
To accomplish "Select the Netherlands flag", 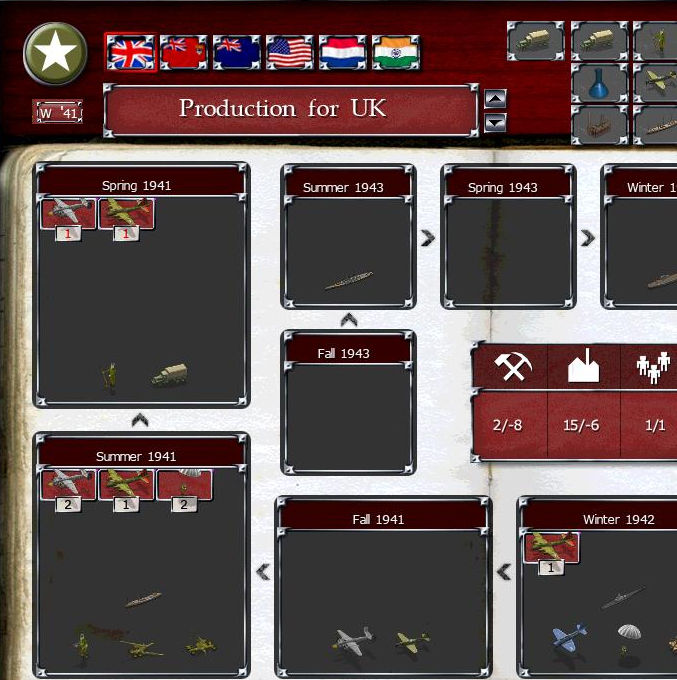I will (343, 52).
